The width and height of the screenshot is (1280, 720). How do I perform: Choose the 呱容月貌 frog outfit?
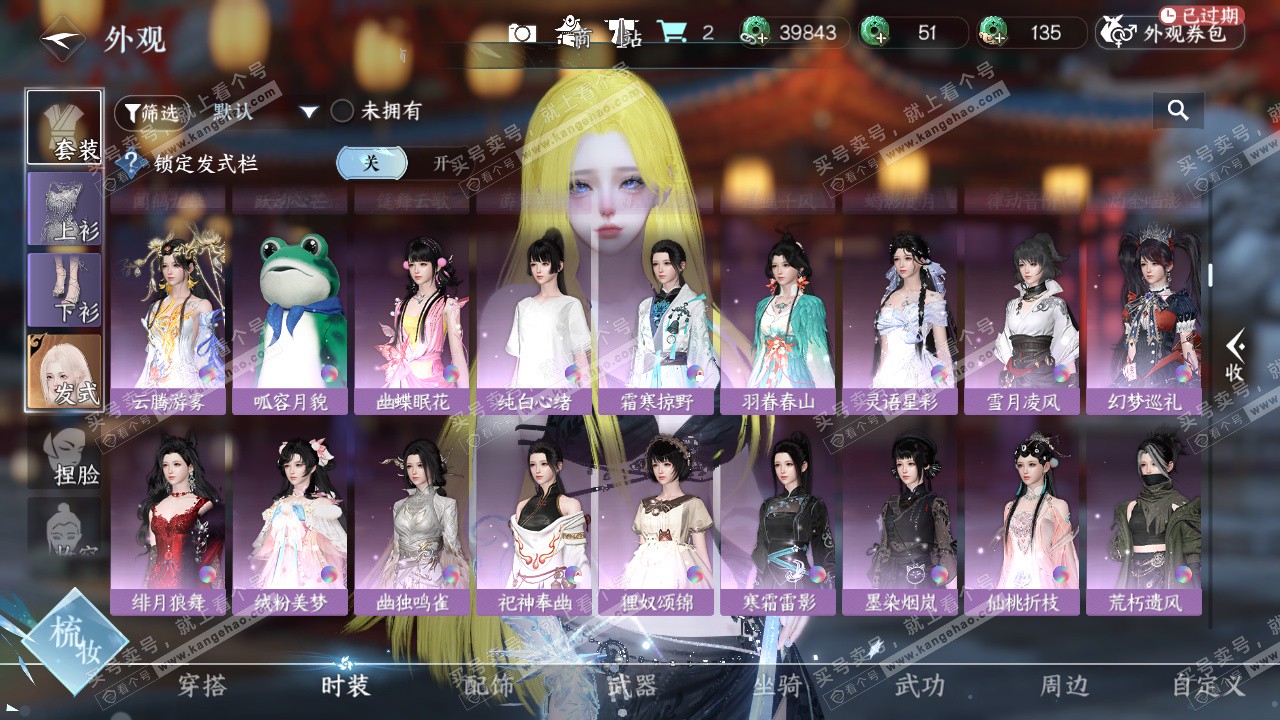pos(290,320)
